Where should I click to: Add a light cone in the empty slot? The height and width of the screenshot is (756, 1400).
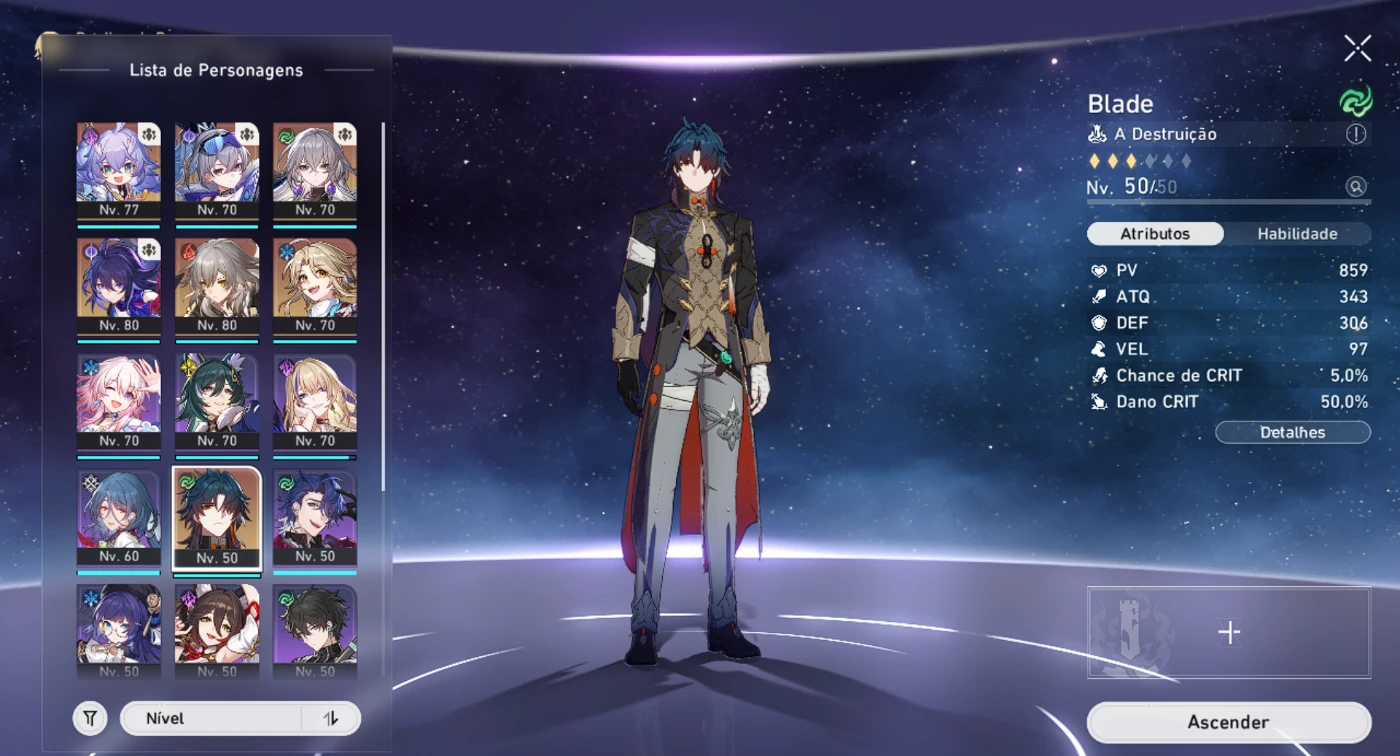pos(1229,632)
